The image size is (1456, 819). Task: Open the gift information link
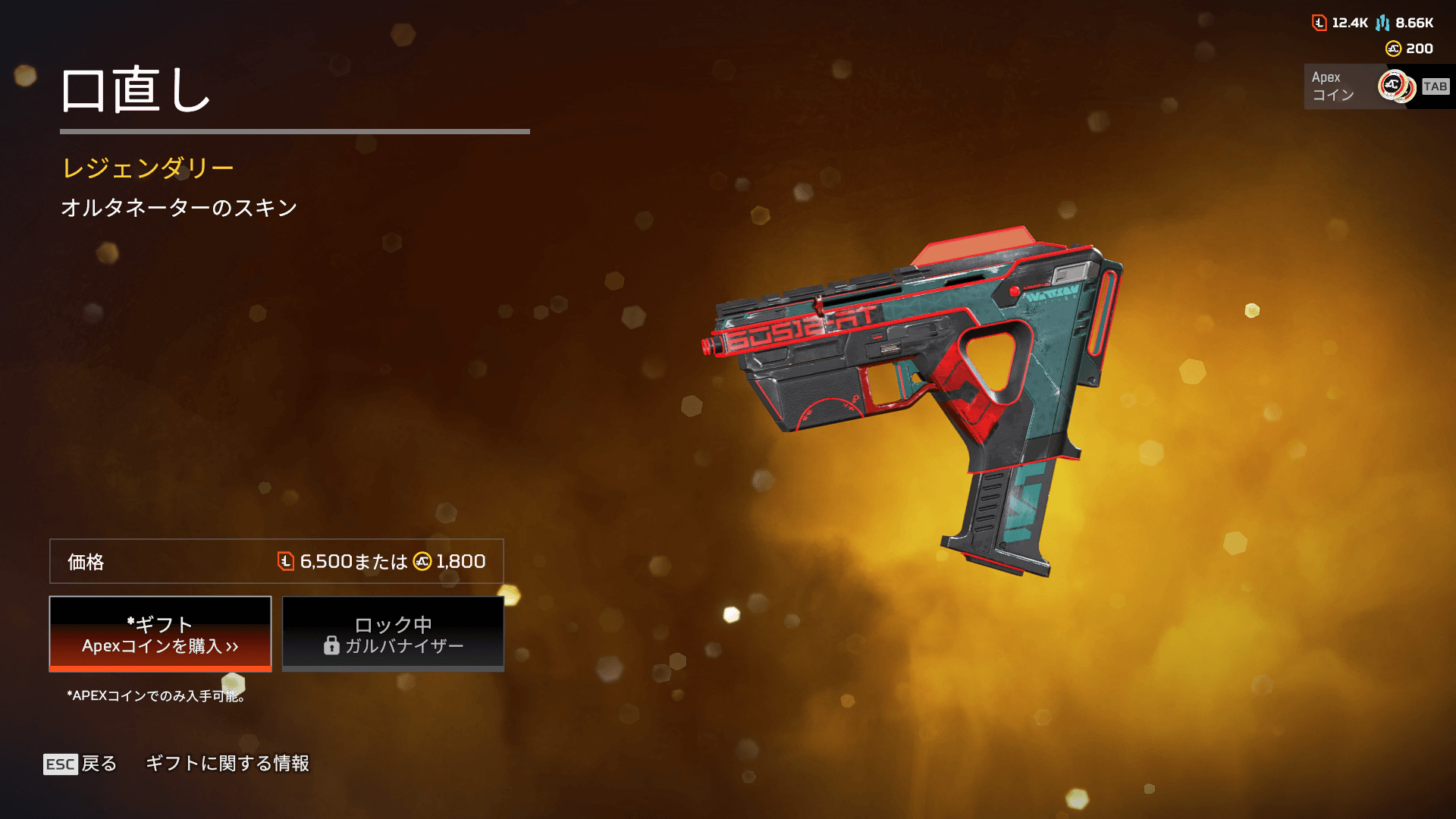coord(227,764)
